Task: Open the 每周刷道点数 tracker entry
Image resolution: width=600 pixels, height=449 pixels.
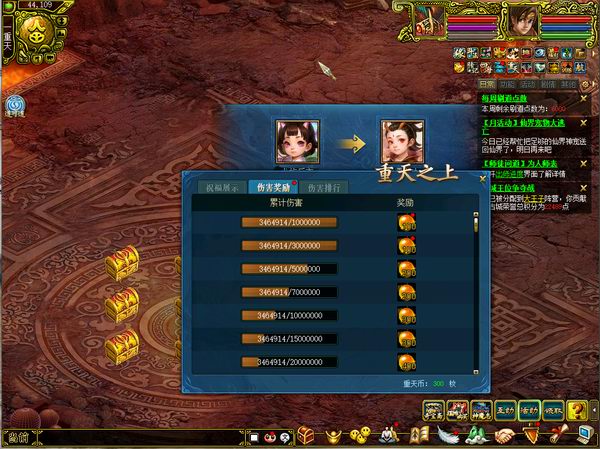Action: [x=503, y=98]
